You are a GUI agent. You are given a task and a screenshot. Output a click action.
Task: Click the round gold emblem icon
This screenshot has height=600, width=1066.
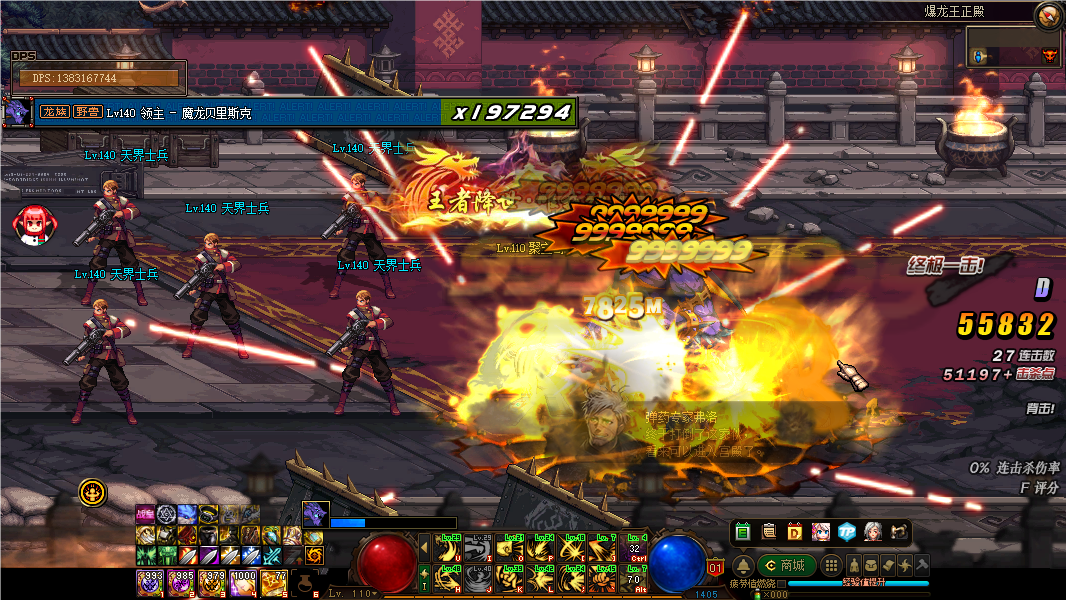click(92, 491)
